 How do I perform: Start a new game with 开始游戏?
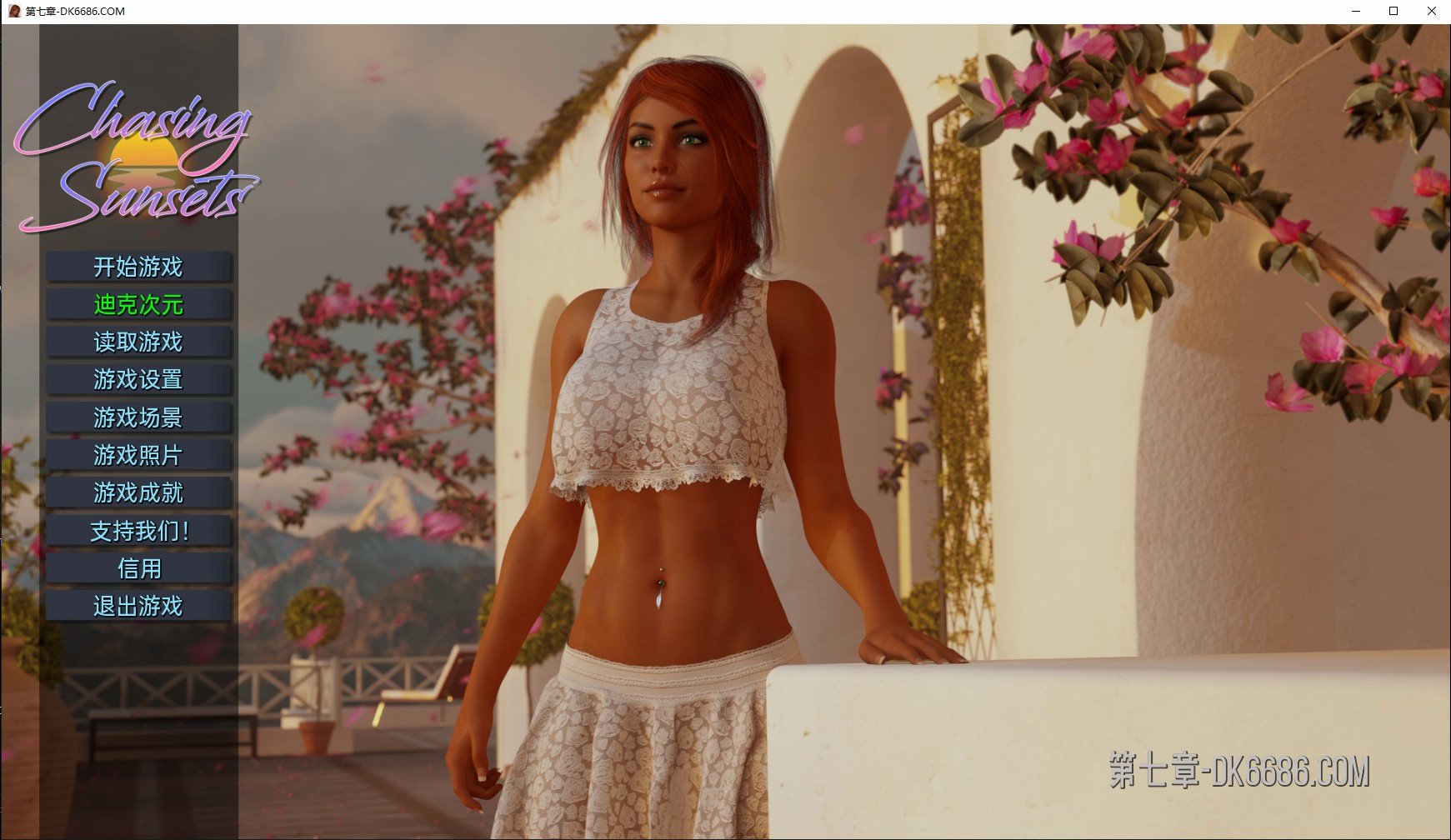tap(138, 267)
